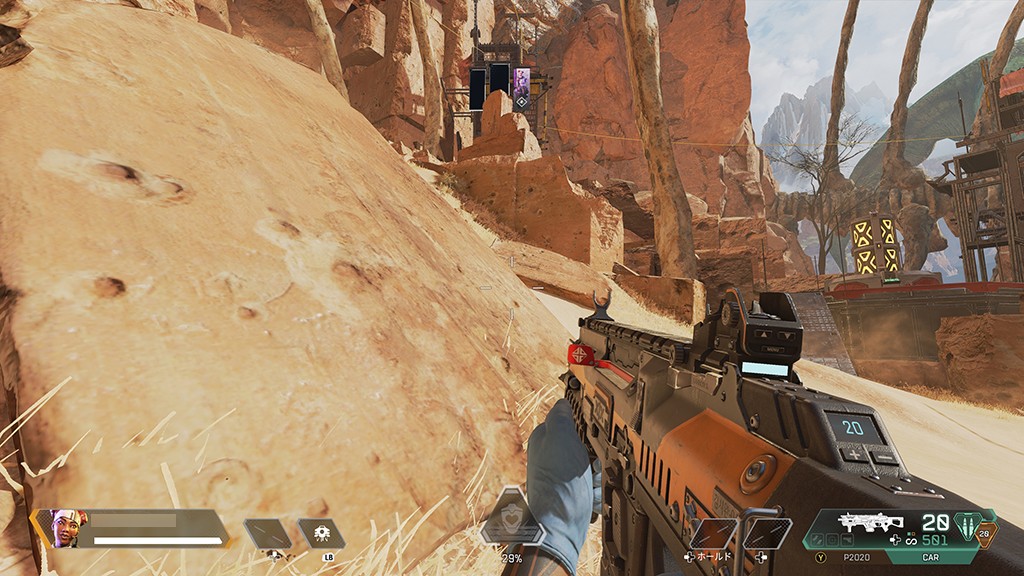Activate the drone tactical ability icon
Screen dimensions: 1024x576
click(x=321, y=532)
